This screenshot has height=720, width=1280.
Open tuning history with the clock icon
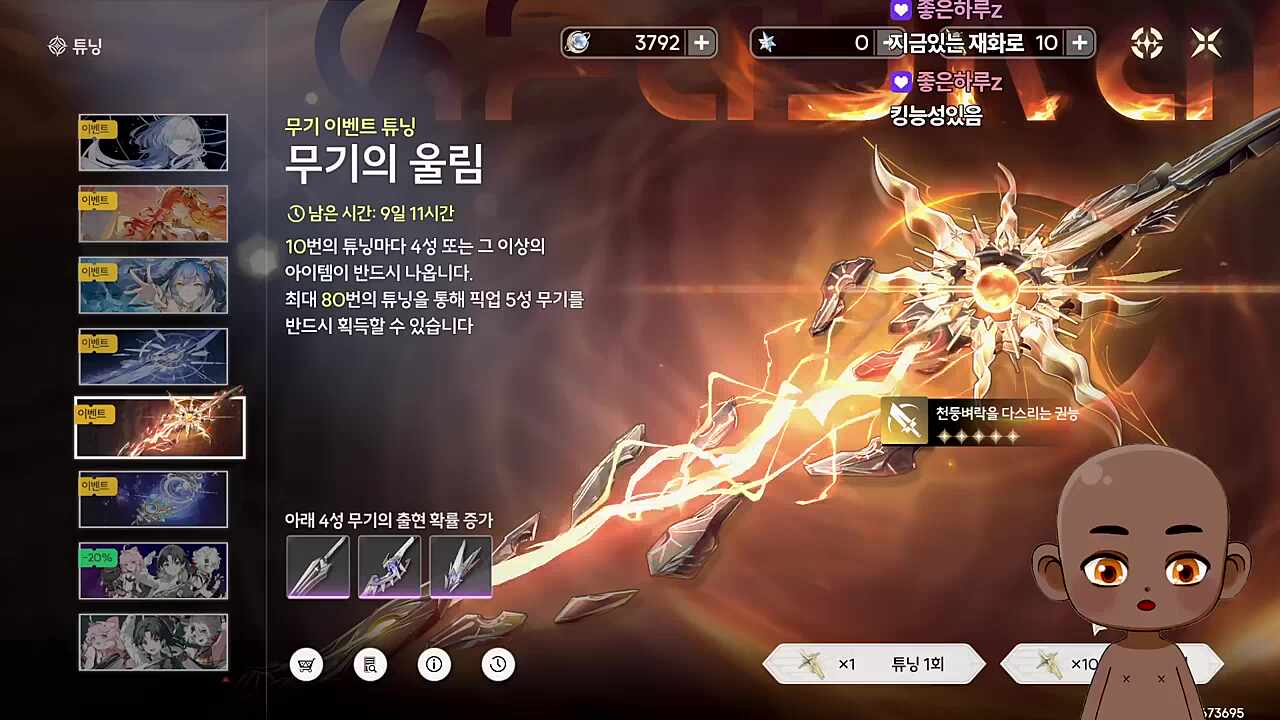click(x=498, y=664)
